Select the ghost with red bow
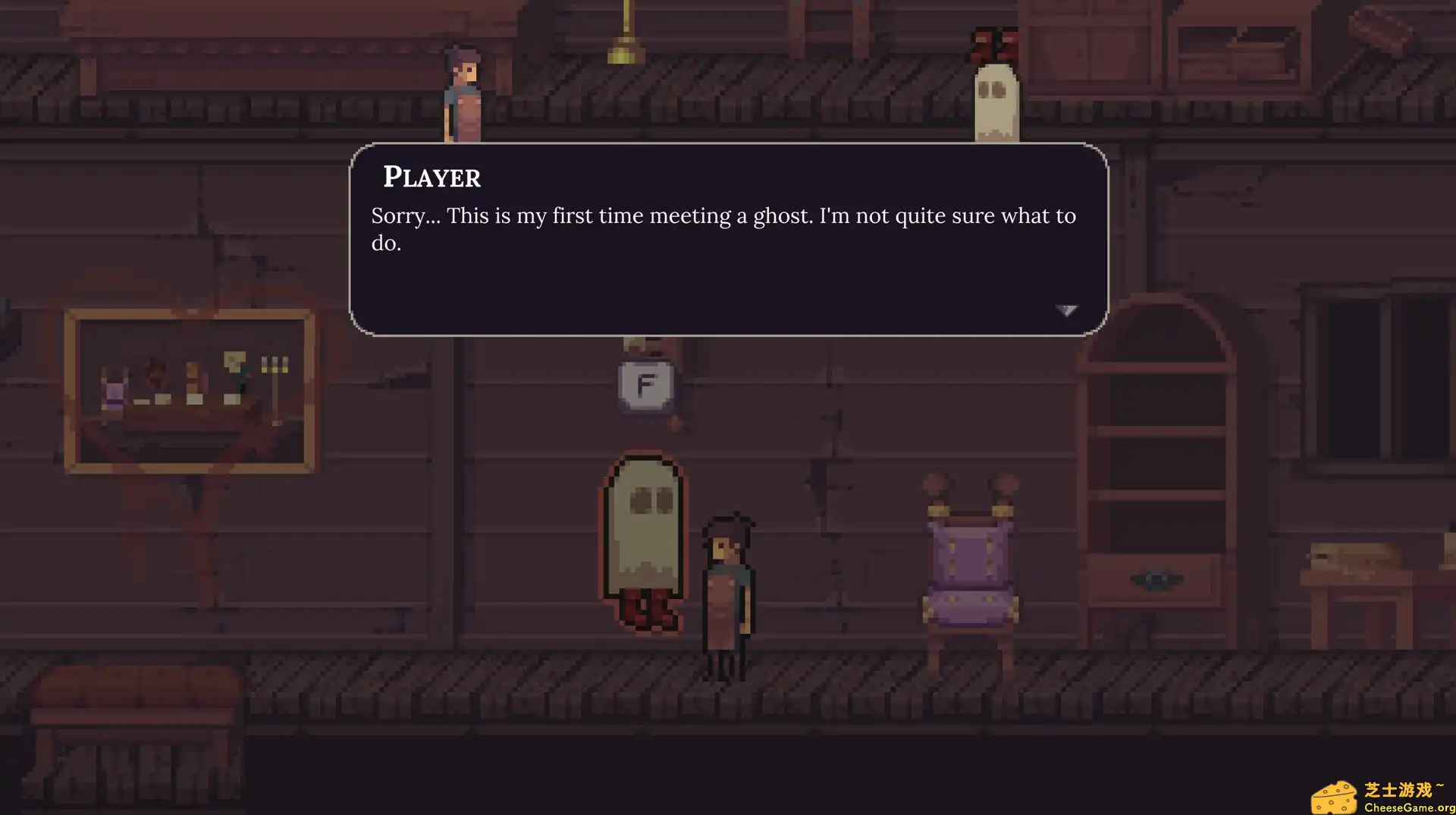Viewport: 1456px width, 815px height. tap(996, 99)
